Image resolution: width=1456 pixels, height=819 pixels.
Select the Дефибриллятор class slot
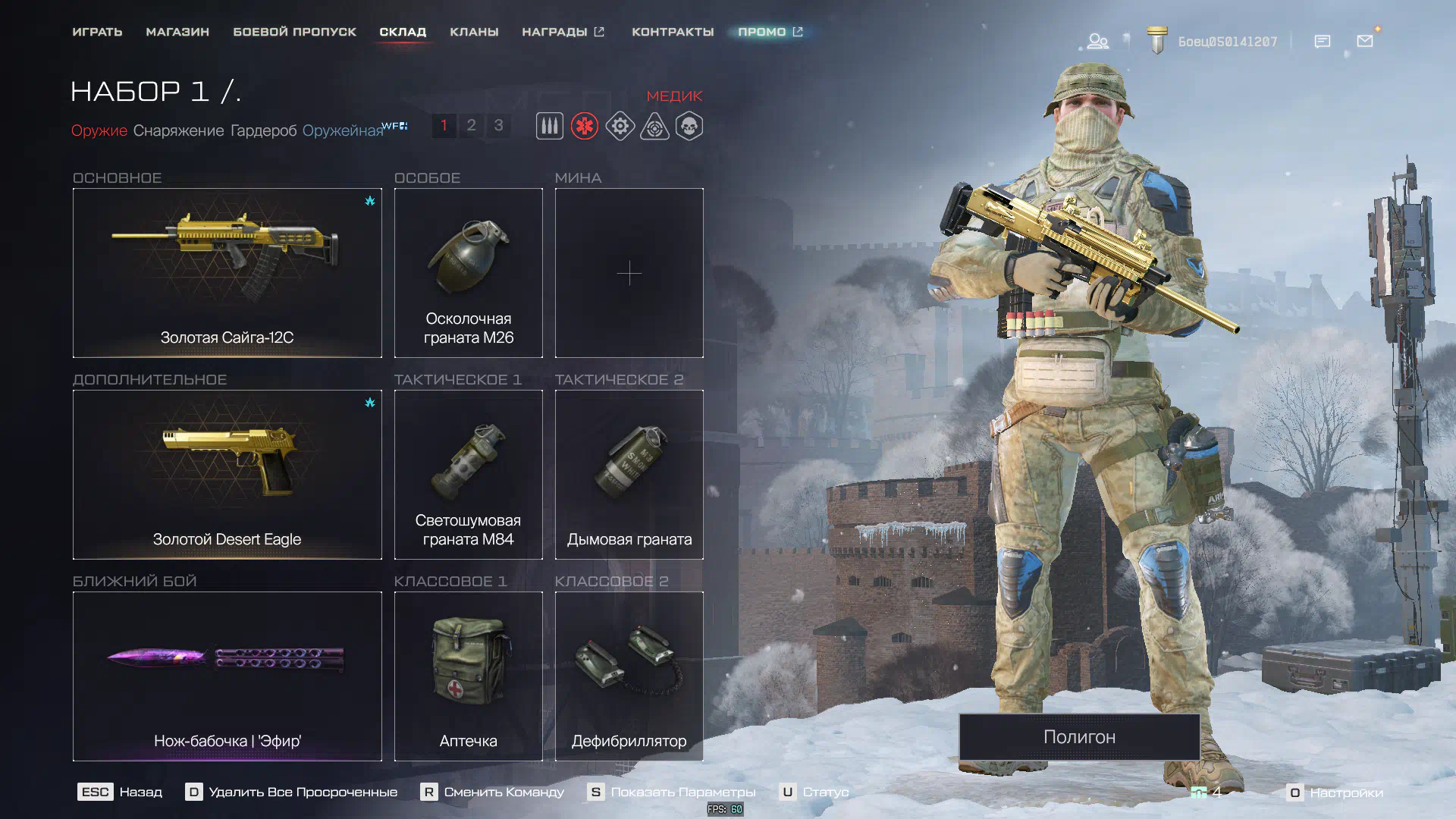pos(629,676)
